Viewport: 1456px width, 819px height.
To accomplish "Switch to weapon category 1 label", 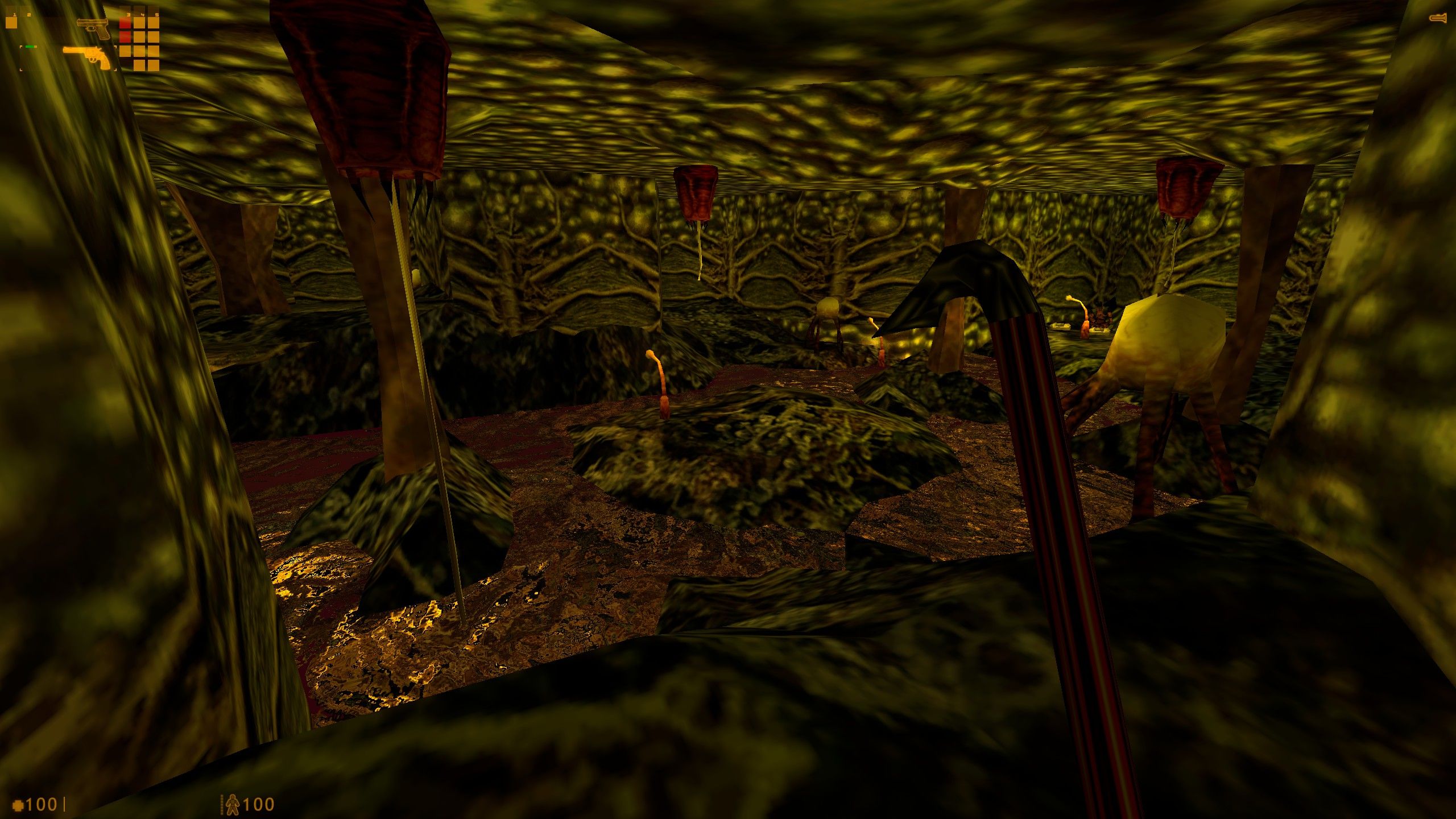I will (x=14, y=14).
